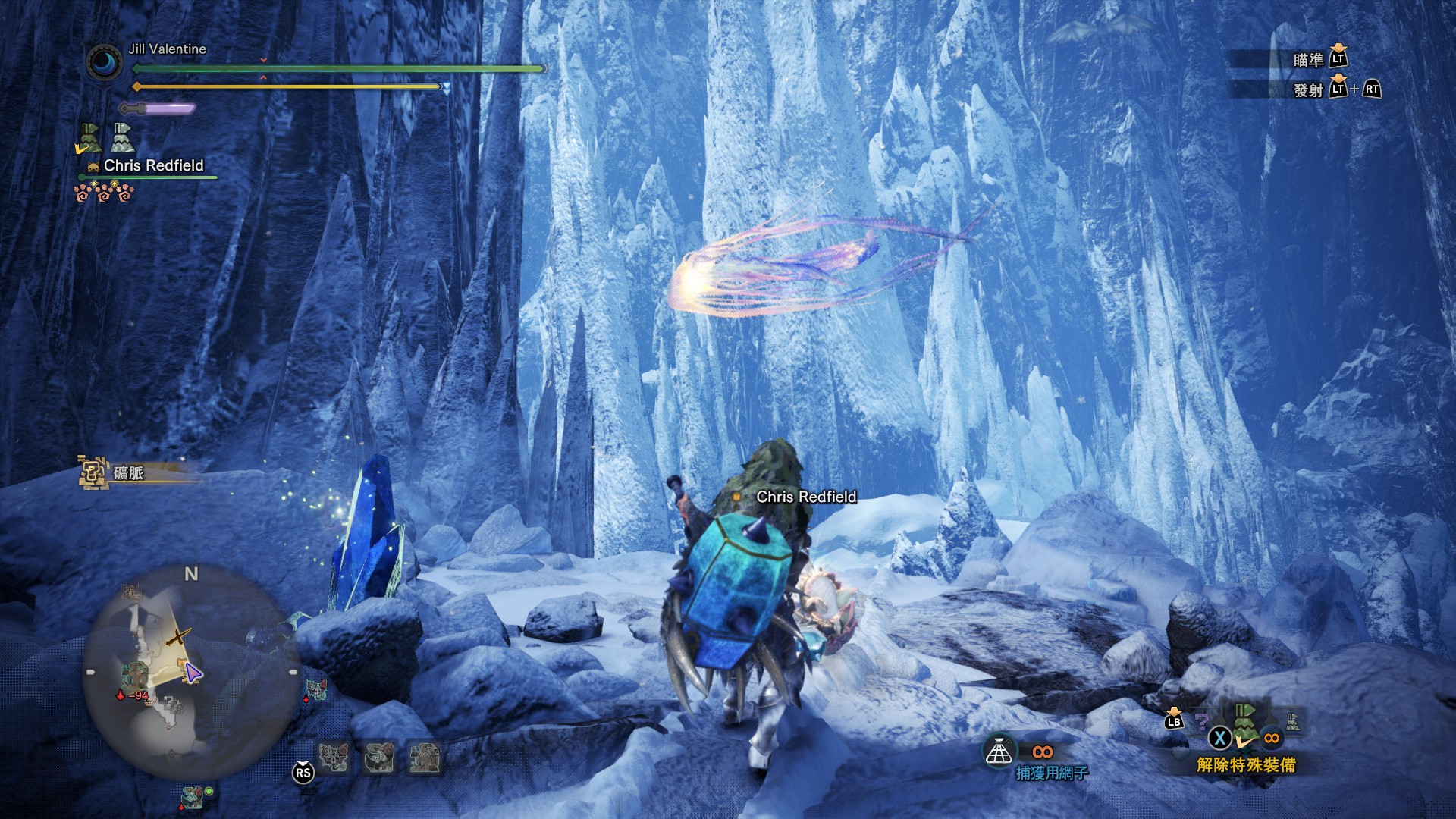Screen dimensions: 1456x819
Task: Click the crossed swords marker on the minimap
Action: tap(178, 636)
